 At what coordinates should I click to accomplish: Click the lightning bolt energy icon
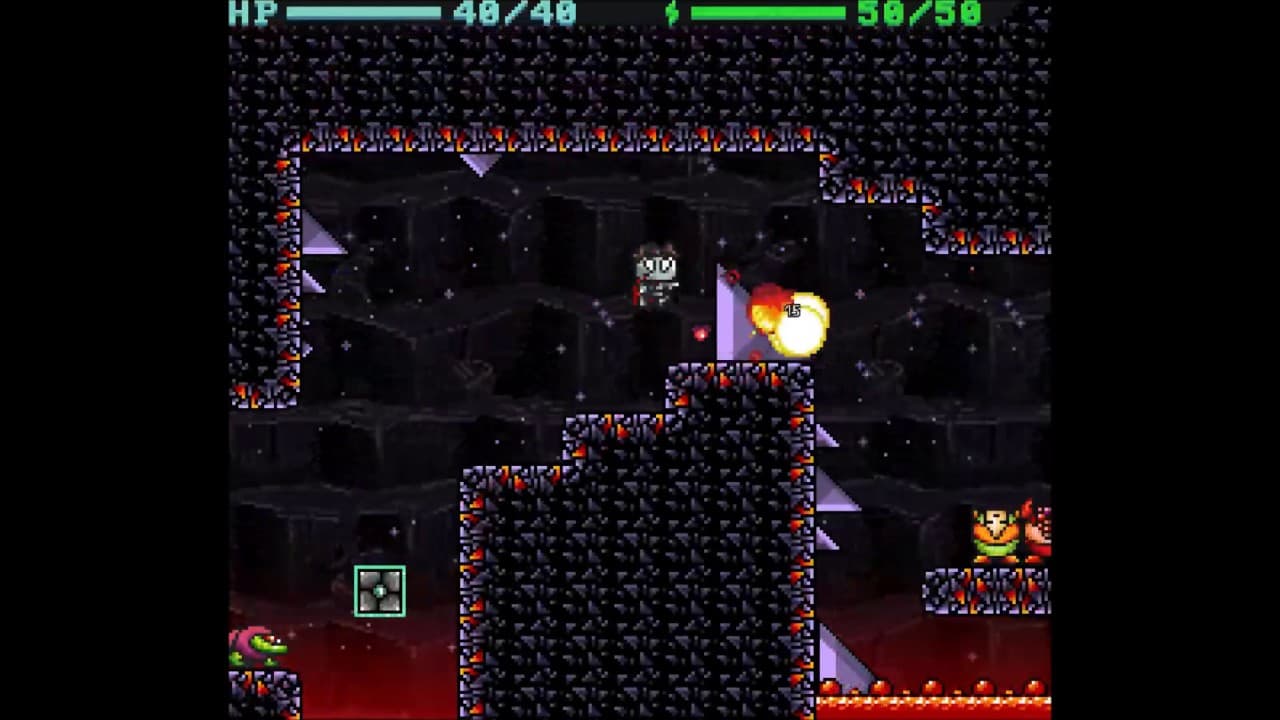click(670, 14)
